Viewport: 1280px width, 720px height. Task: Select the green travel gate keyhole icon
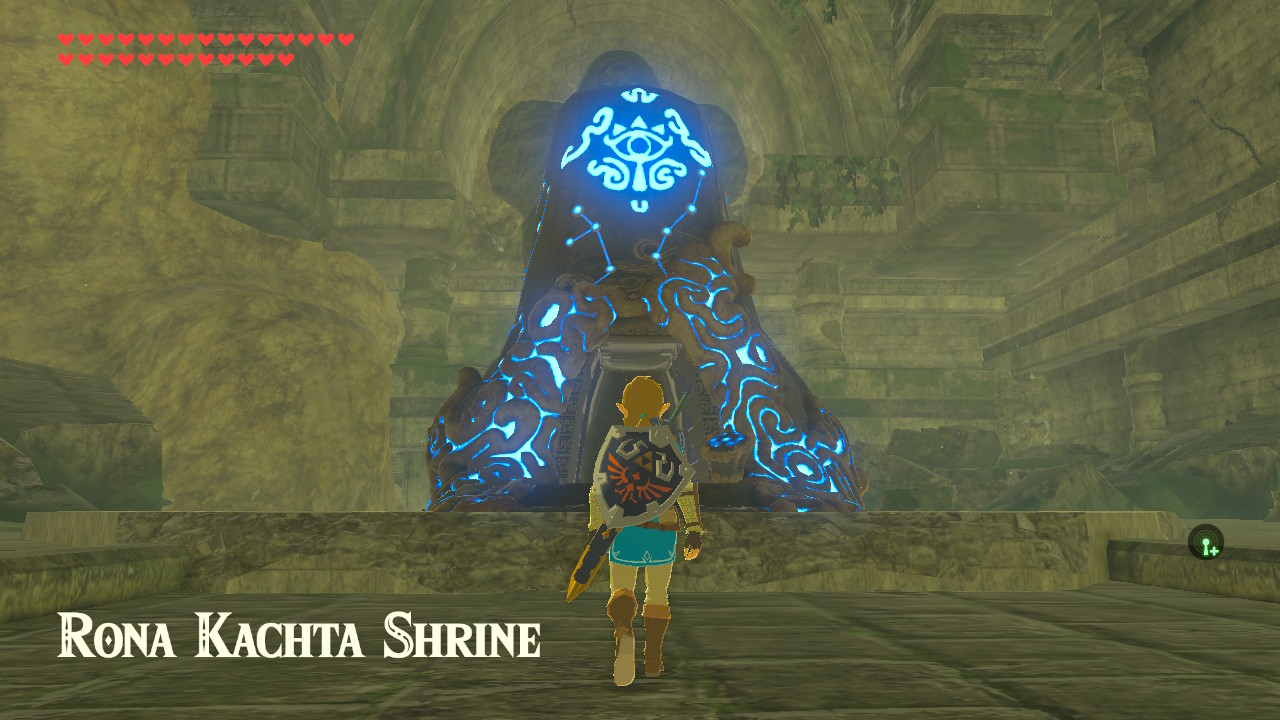[1206, 541]
